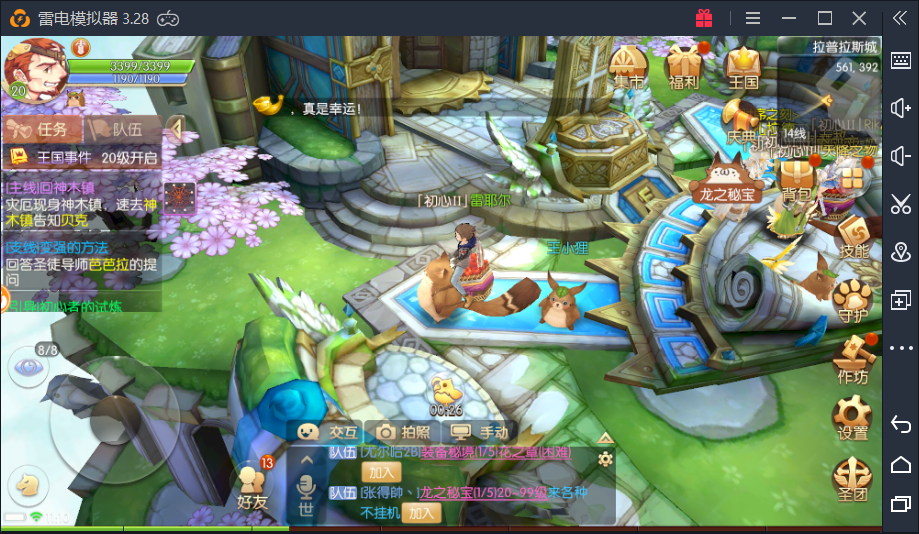Open the 圣团 guild menu
919x534 pixels.
853,480
